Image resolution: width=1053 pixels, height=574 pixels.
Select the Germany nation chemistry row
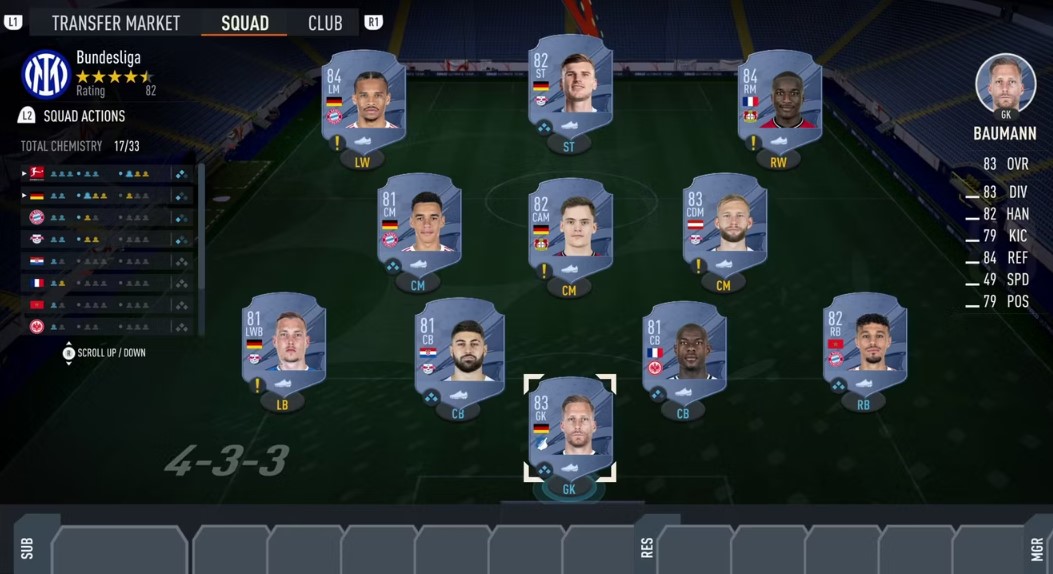point(105,195)
